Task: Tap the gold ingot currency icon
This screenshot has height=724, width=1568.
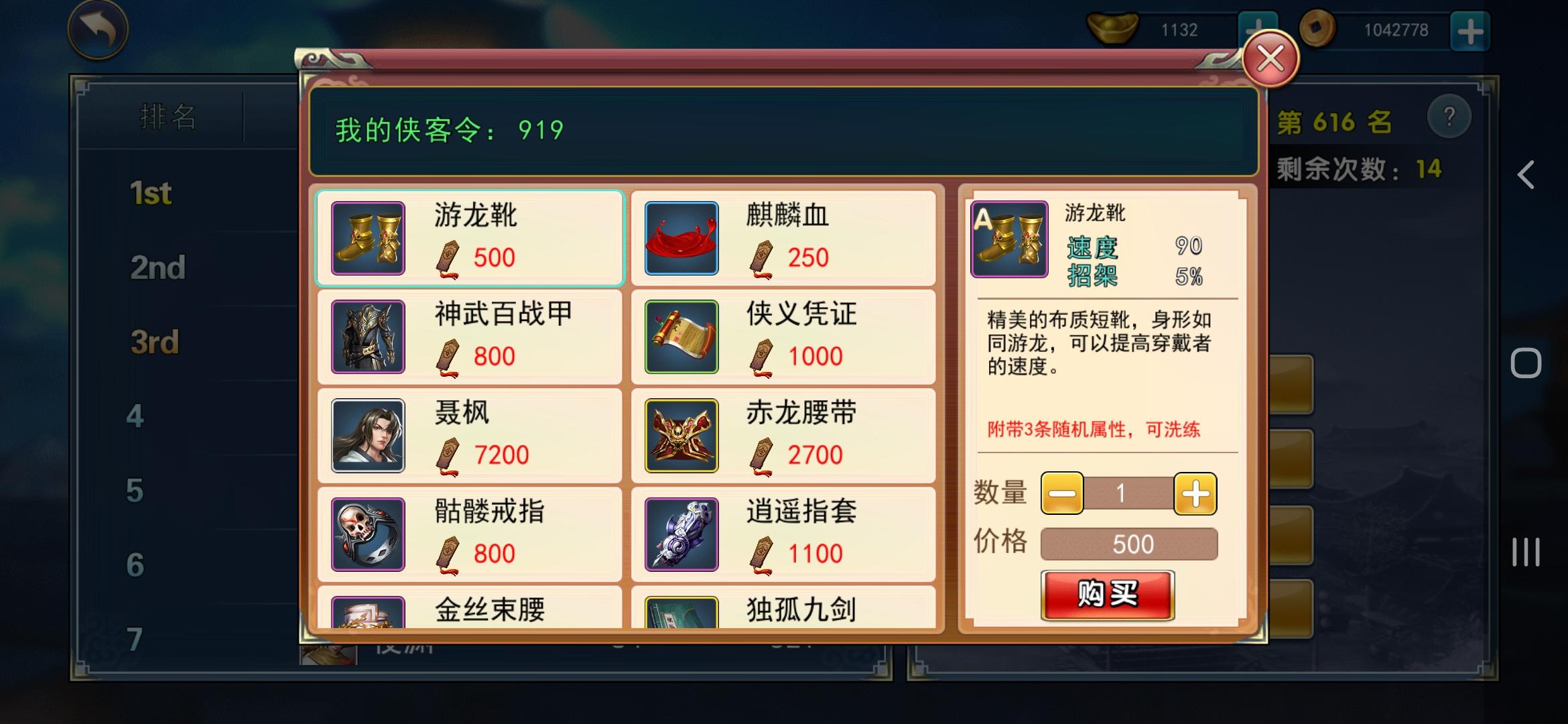Action: point(1112,28)
